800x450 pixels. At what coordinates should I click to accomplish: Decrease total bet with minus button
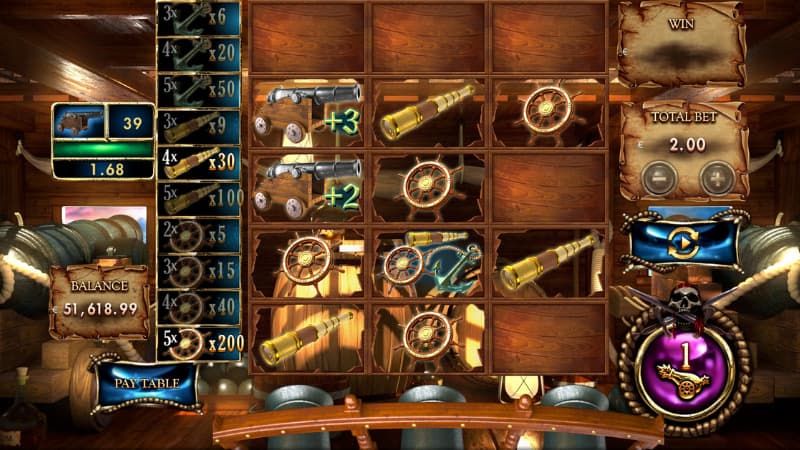pos(660,179)
